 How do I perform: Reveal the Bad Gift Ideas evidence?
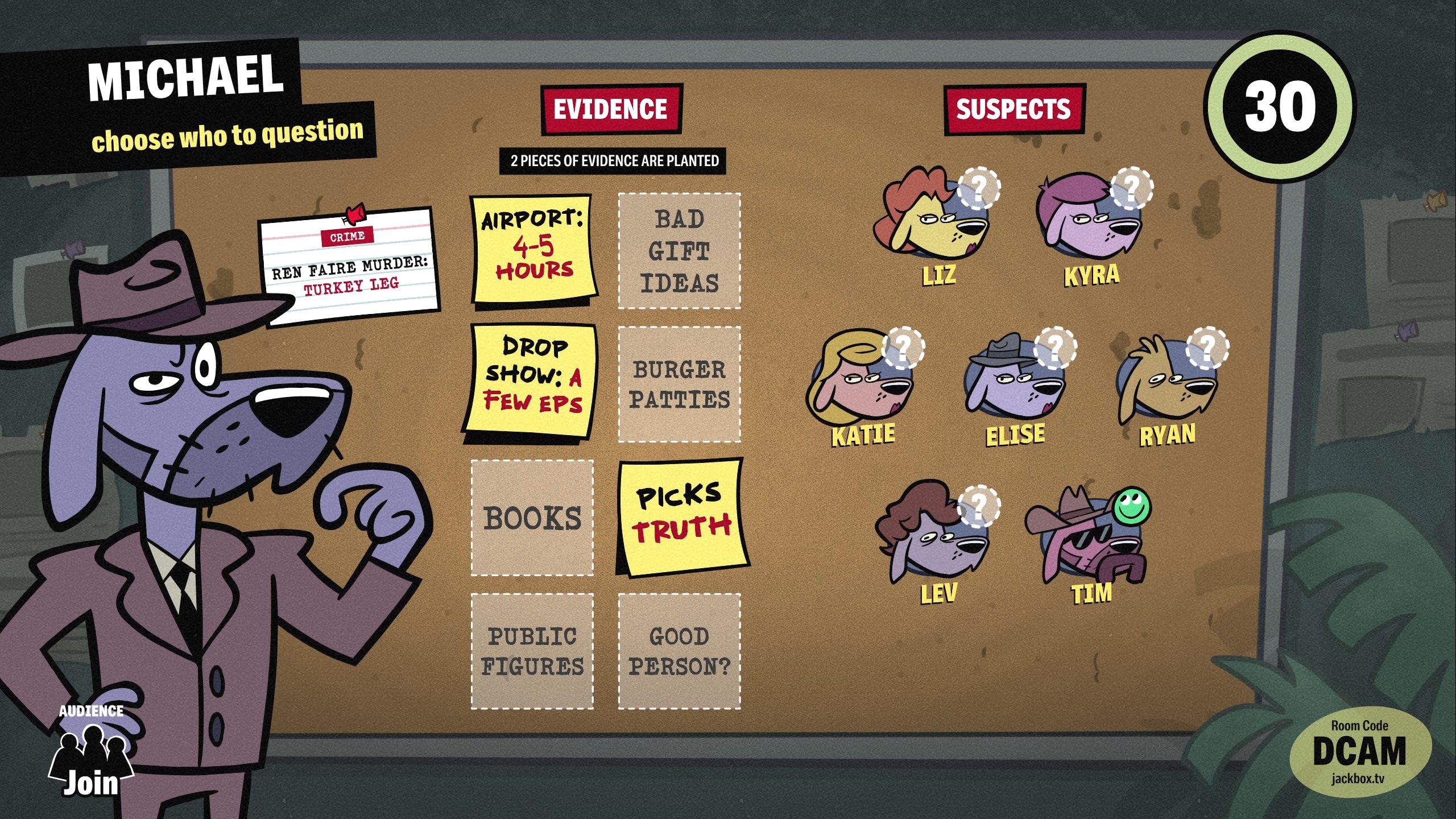pyautogui.click(x=680, y=251)
